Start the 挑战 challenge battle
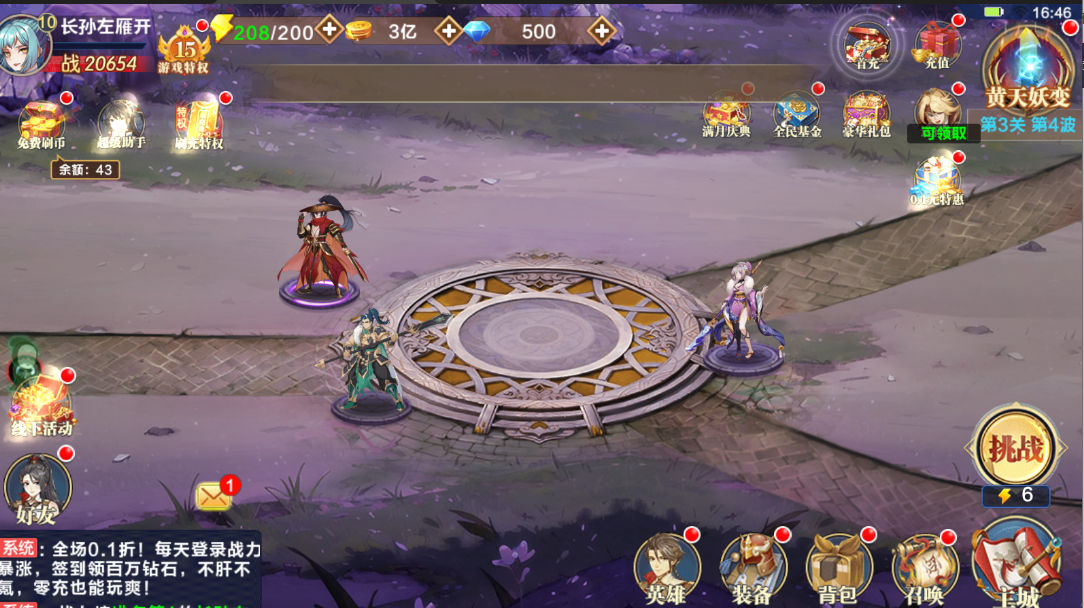The height and width of the screenshot is (608, 1084). tap(1015, 449)
